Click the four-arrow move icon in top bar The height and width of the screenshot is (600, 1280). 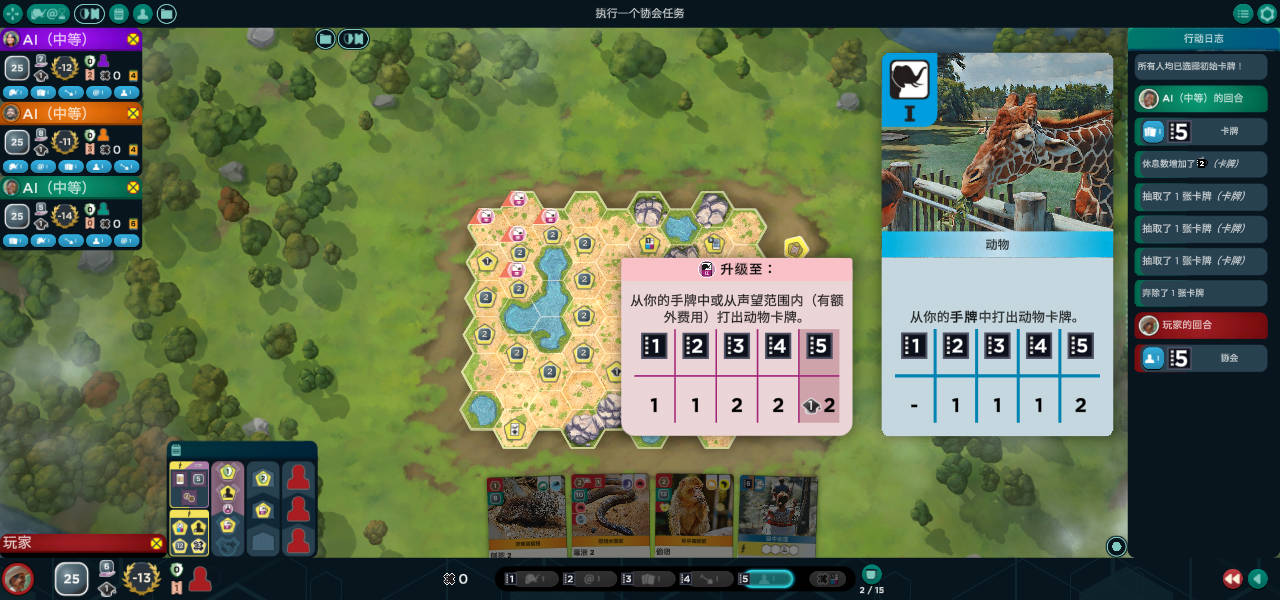pos(13,13)
